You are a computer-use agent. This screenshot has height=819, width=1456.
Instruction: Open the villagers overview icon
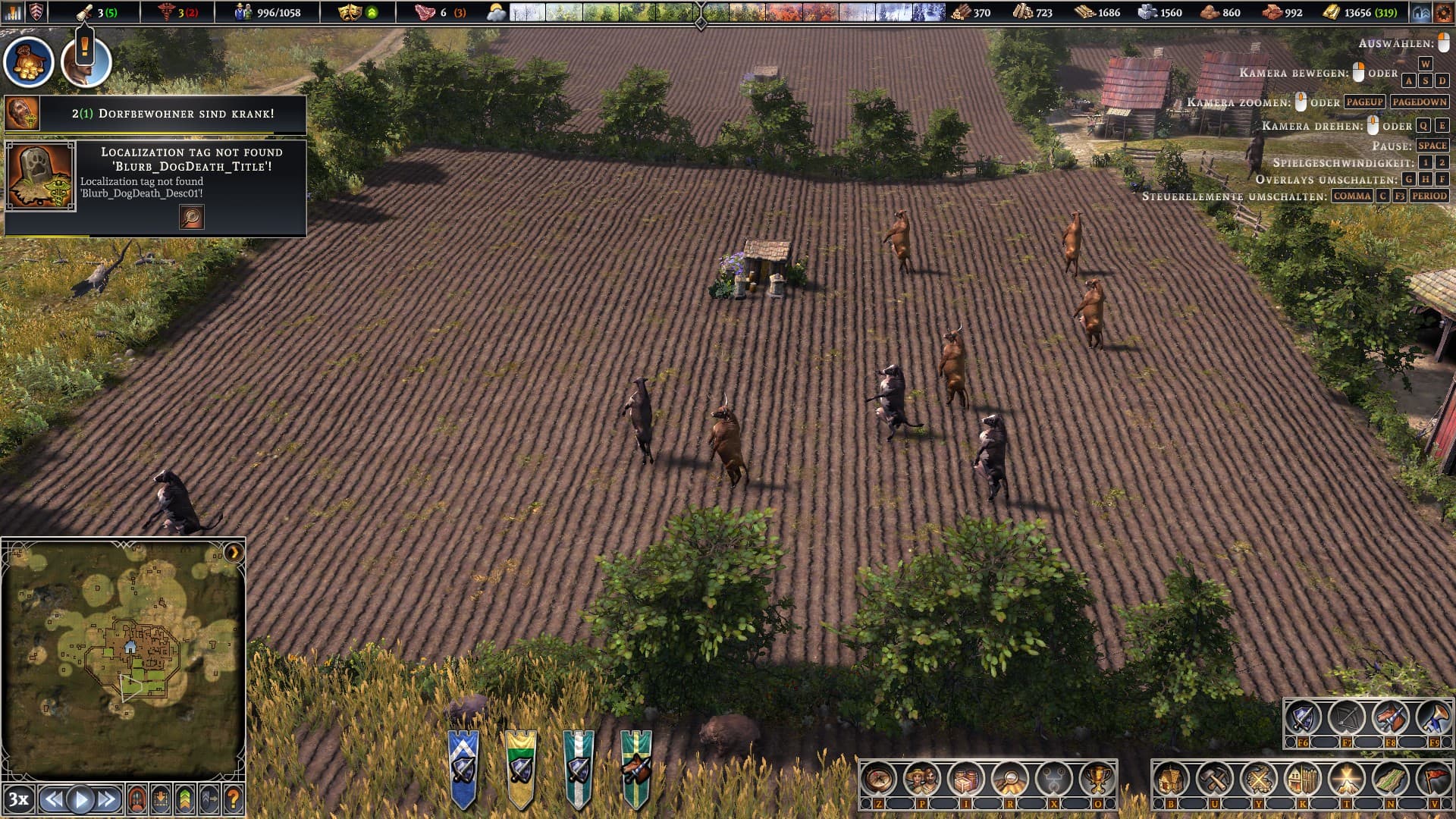coord(923,779)
